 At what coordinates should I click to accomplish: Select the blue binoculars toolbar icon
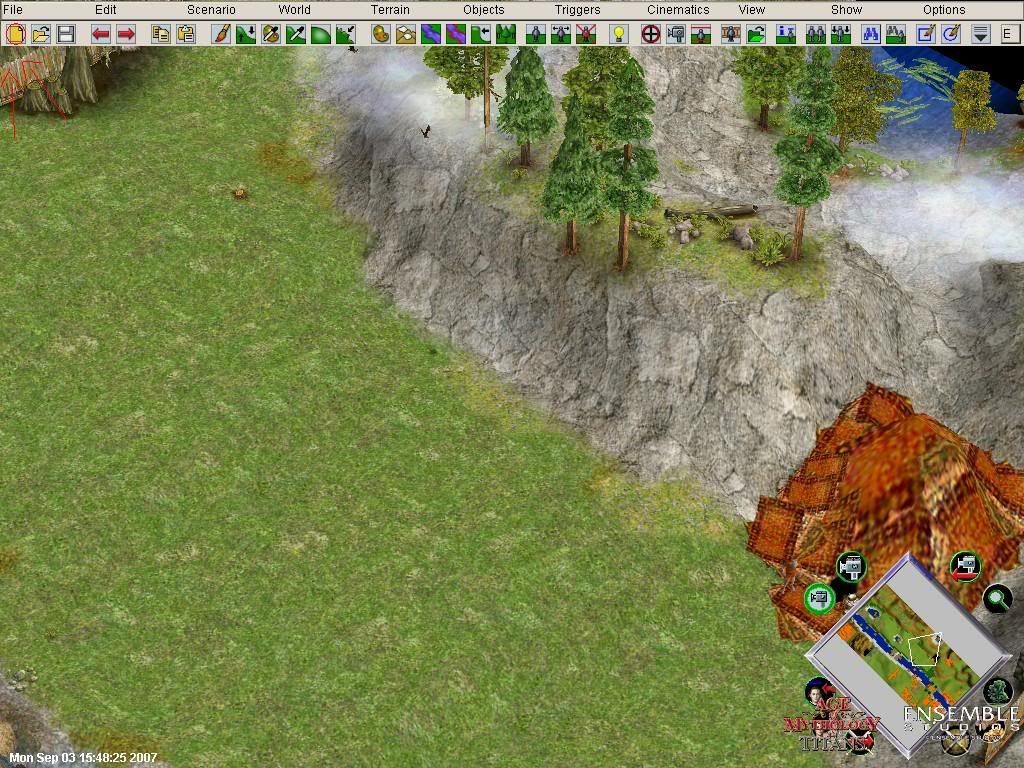[871, 34]
